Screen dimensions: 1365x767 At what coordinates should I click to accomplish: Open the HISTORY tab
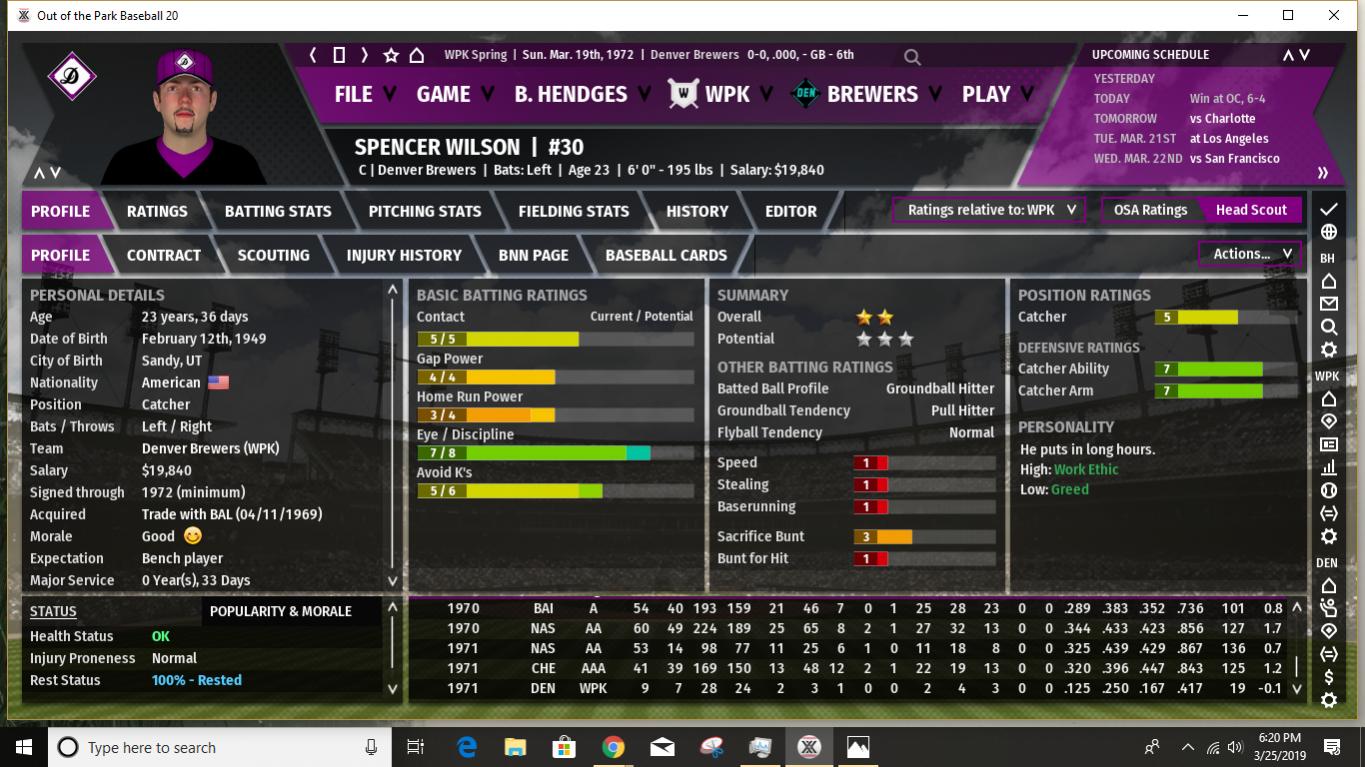click(x=697, y=211)
